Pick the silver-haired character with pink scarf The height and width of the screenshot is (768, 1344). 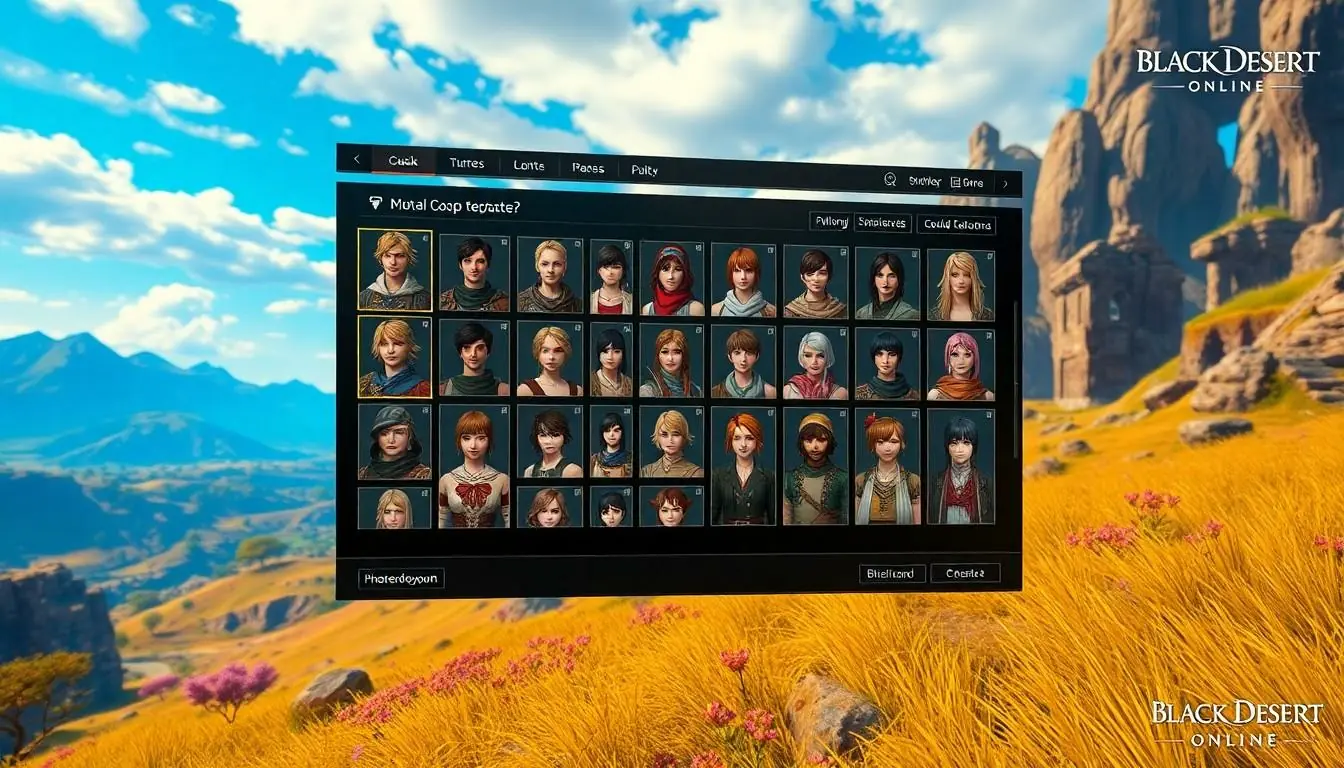[815, 363]
